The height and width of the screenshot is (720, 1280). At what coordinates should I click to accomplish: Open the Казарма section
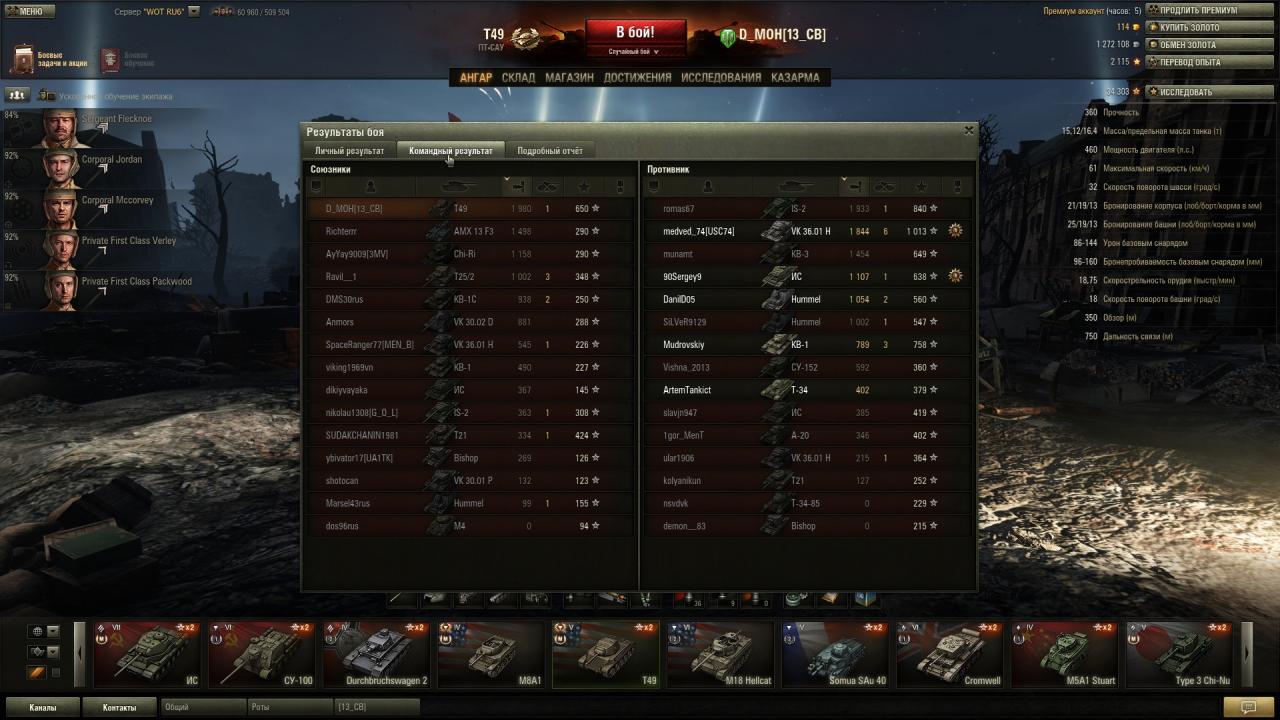795,77
